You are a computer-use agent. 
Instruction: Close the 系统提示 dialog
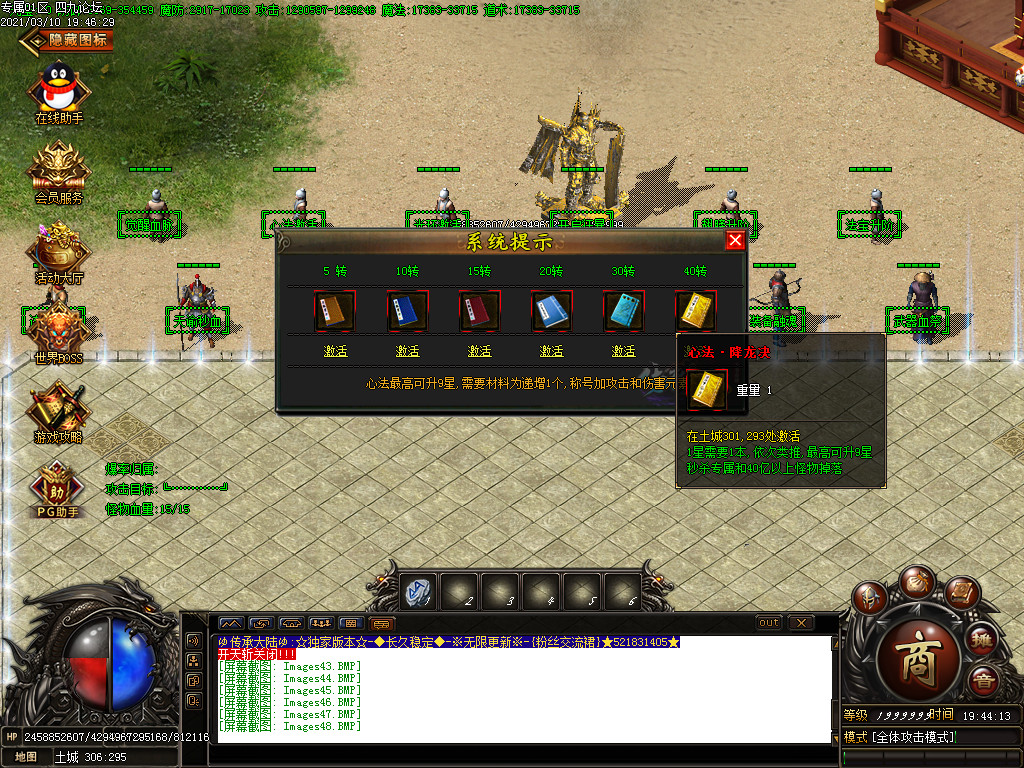point(735,241)
